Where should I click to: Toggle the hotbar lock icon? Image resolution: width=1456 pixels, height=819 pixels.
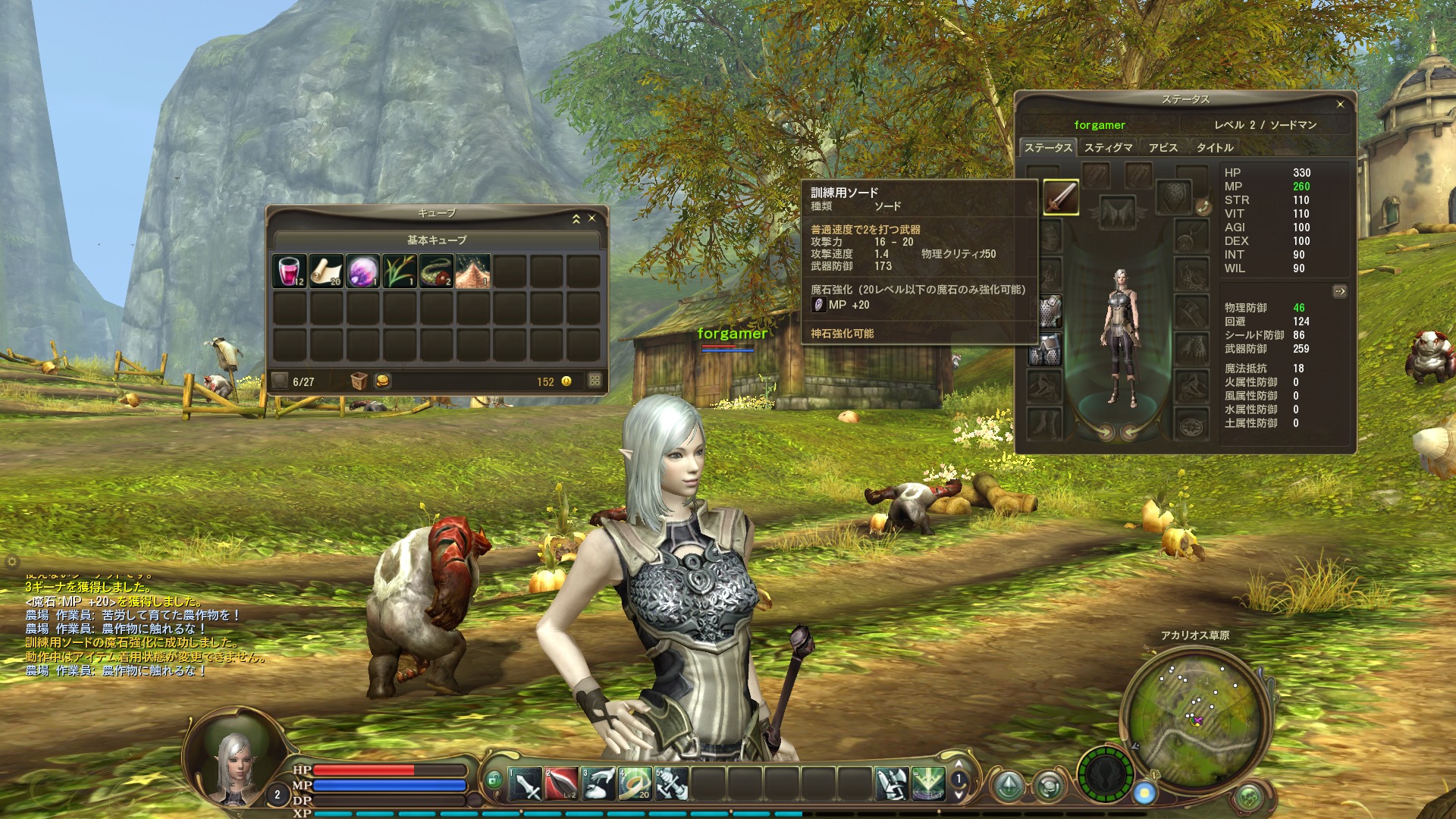(494, 779)
